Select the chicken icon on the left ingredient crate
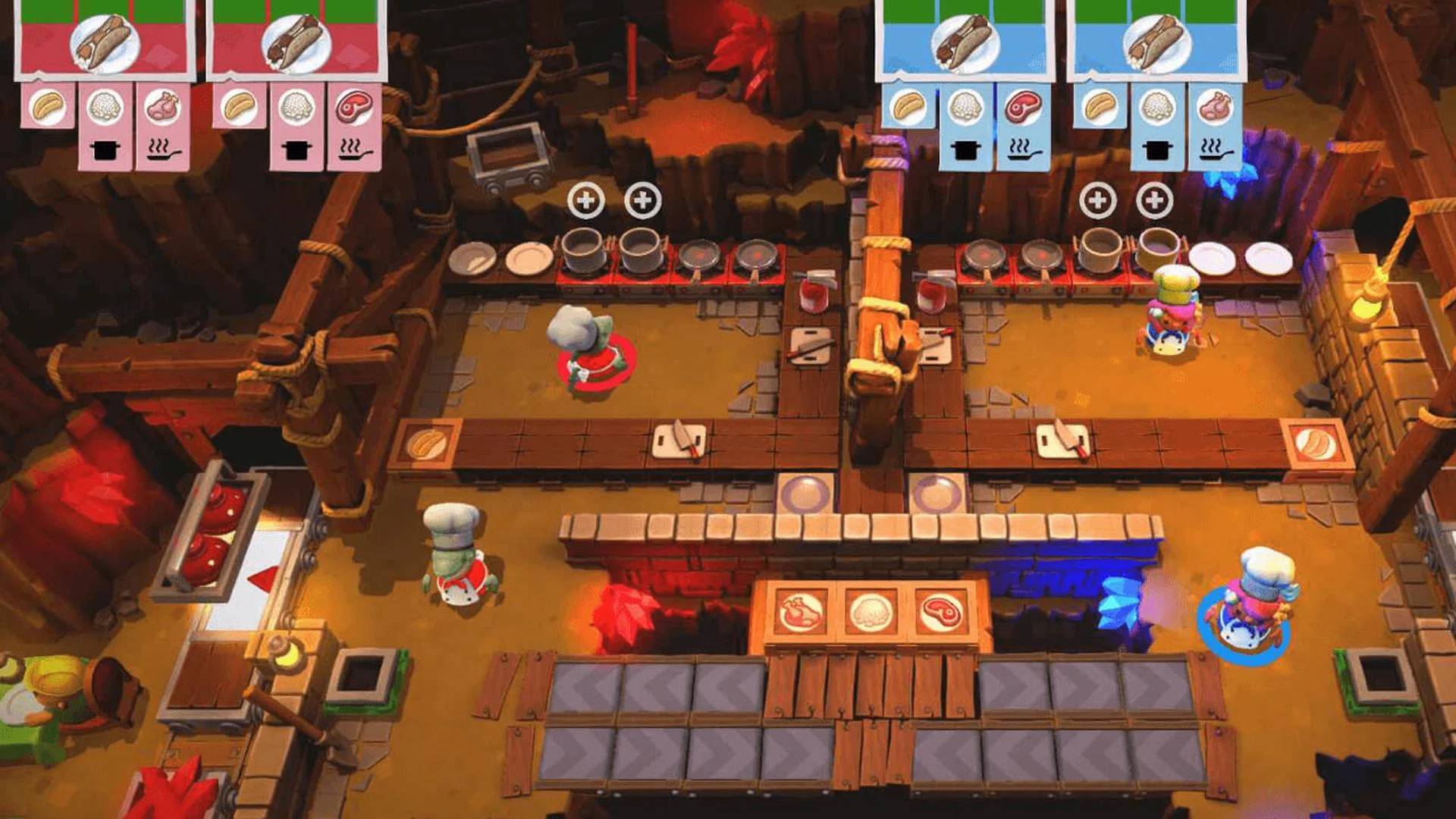Image resolution: width=1456 pixels, height=819 pixels. click(802, 607)
